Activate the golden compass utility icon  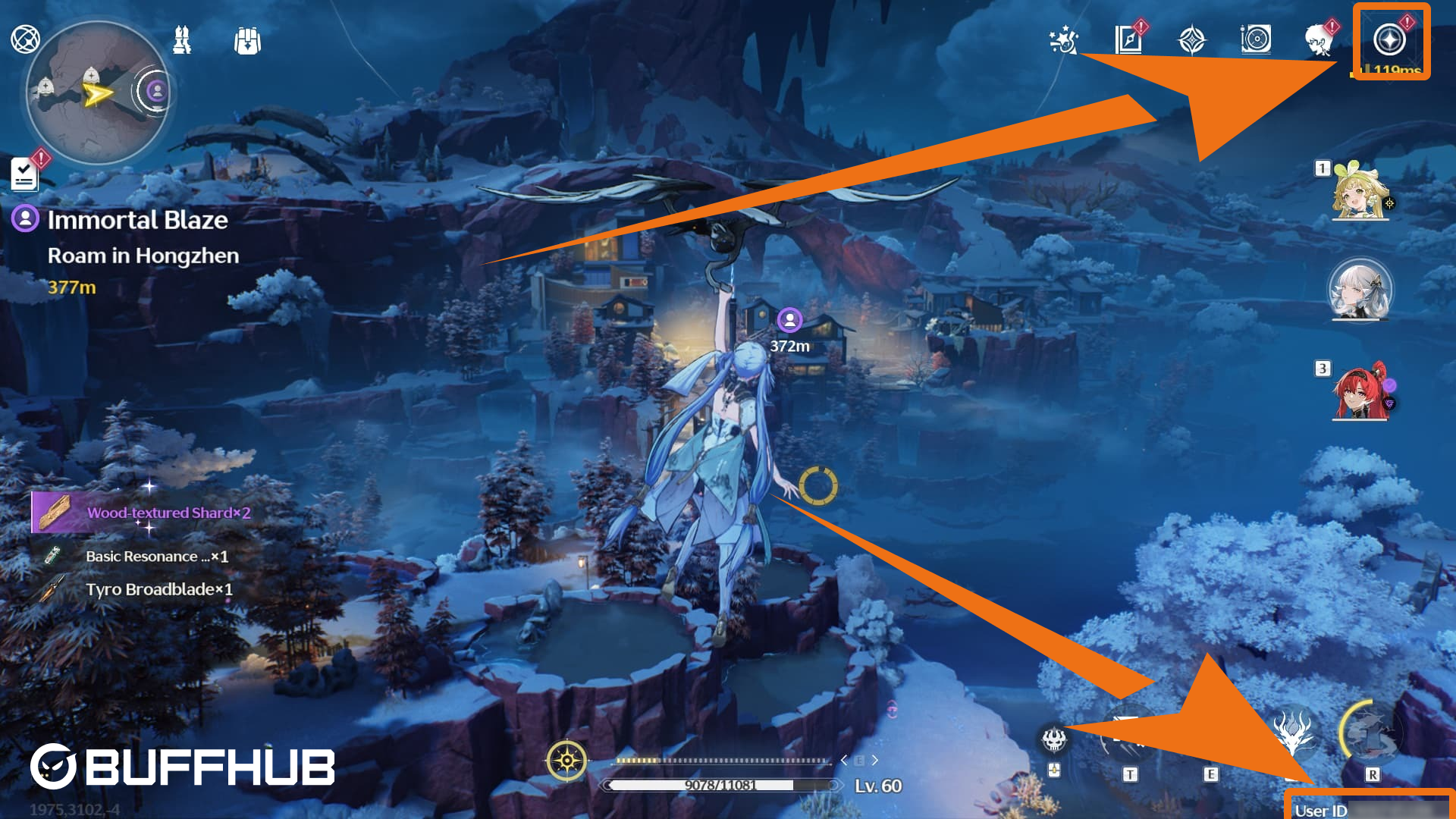[566, 760]
